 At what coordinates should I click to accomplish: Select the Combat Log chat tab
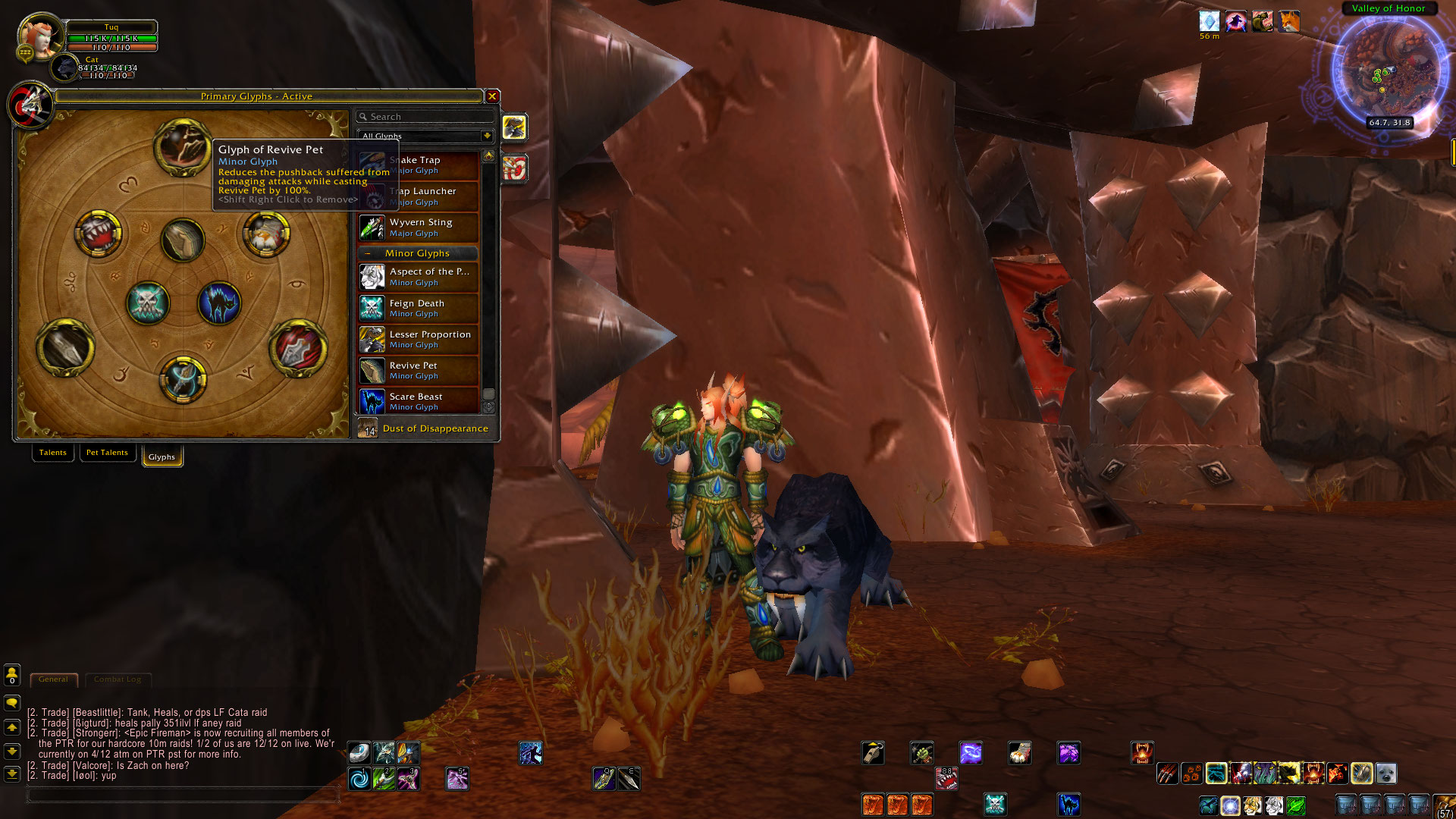(118, 679)
